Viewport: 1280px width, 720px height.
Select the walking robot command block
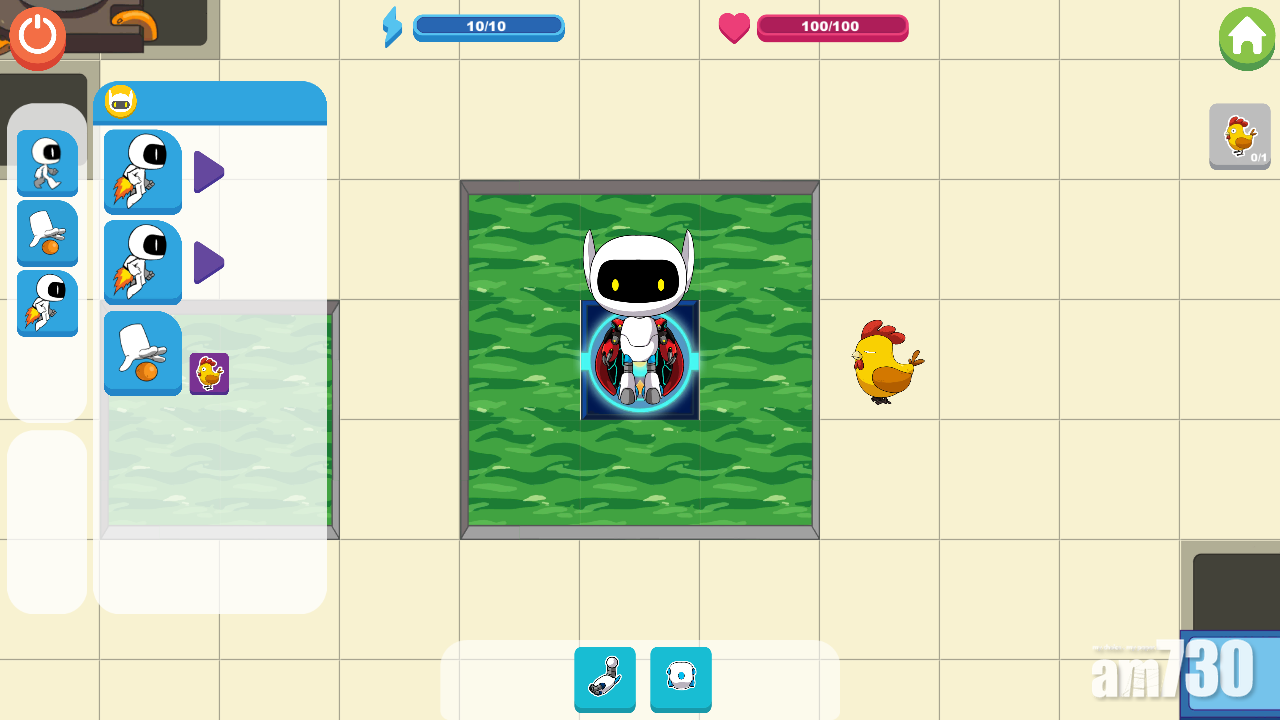47,162
